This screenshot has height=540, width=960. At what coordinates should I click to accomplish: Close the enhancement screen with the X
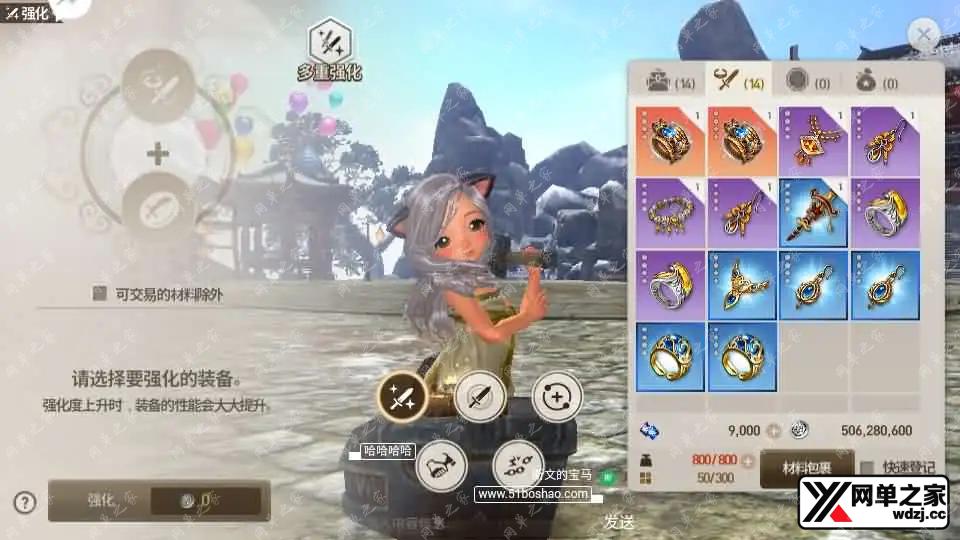pos(923,36)
